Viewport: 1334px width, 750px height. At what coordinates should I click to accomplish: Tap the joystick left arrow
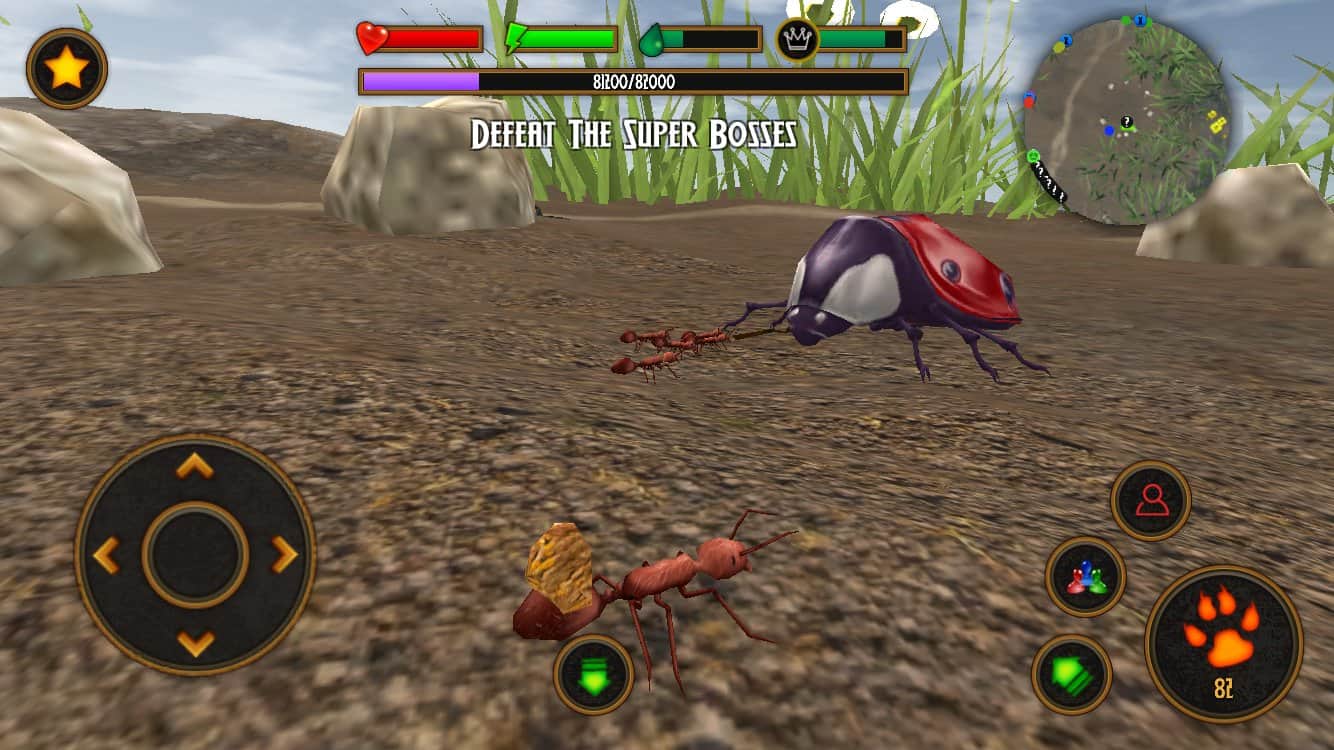point(106,555)
